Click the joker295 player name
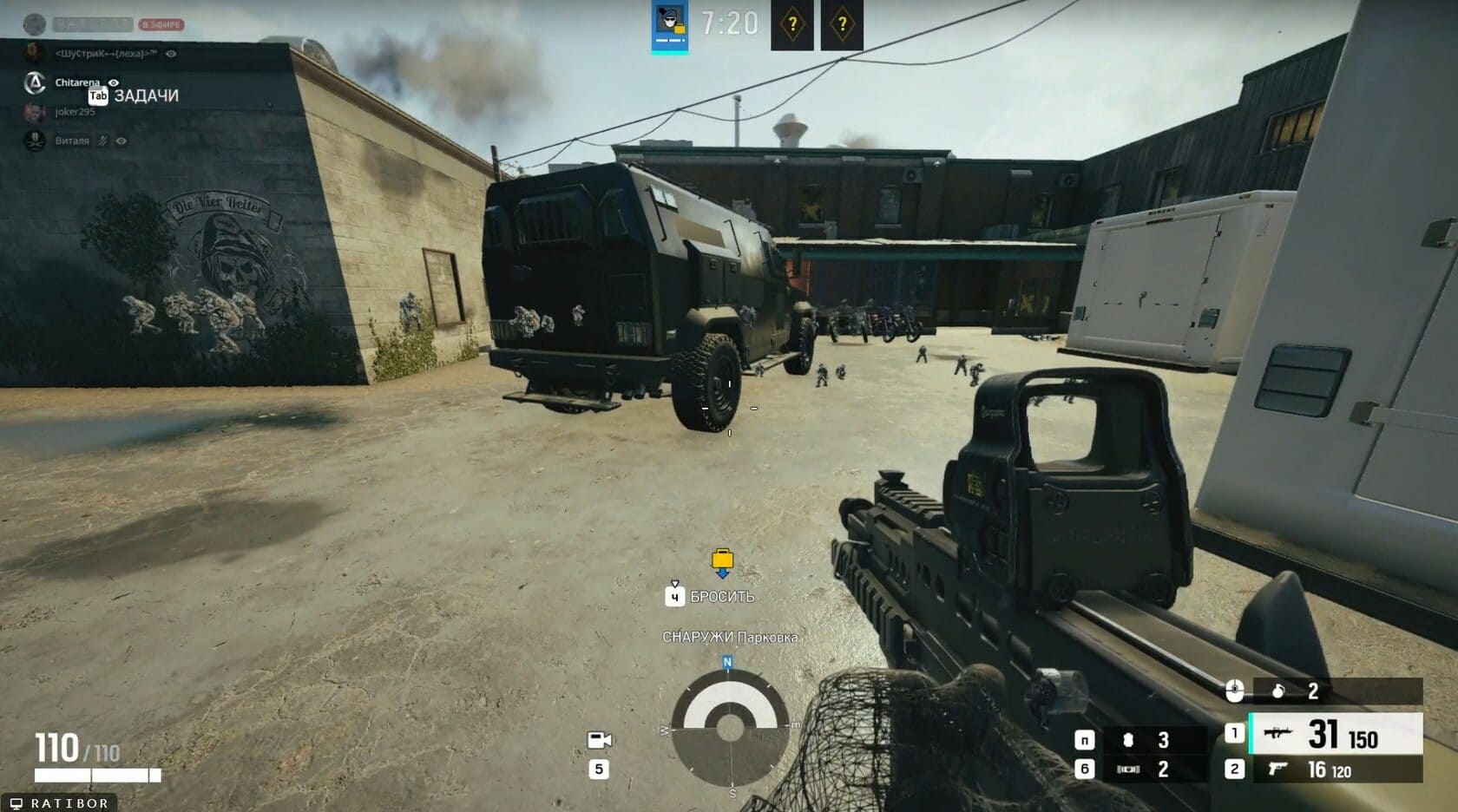 click(x=76, y=113)
